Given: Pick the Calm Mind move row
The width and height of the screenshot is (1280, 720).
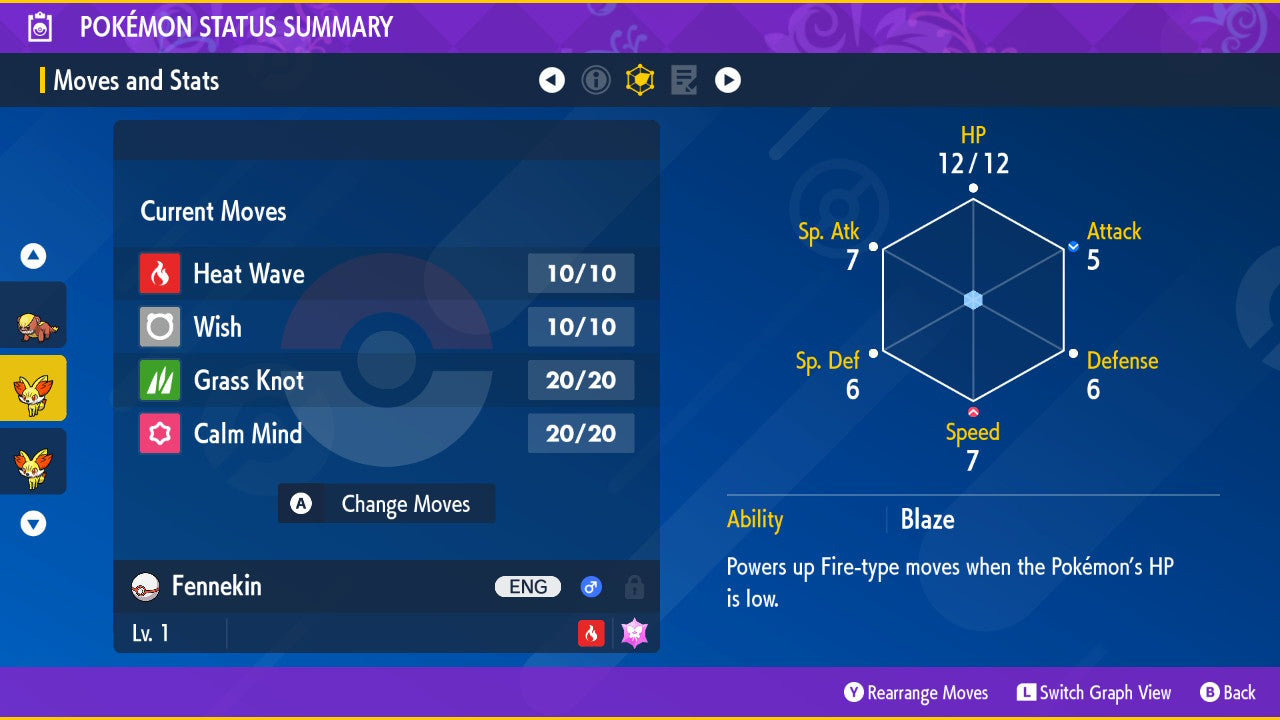Looking at the screenshot, I should point(386,433).
